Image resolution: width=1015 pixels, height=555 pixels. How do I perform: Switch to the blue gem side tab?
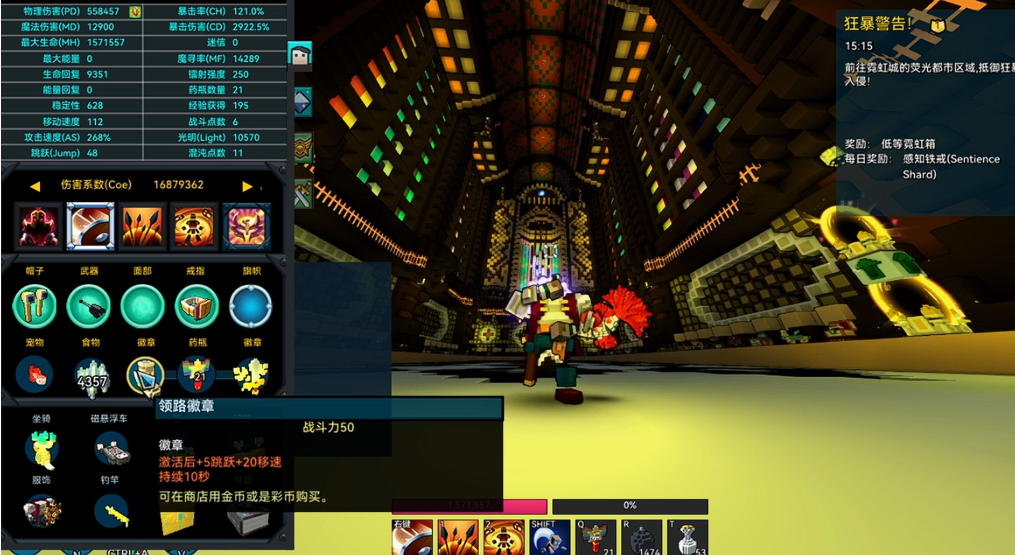click(x=302, y=101)
